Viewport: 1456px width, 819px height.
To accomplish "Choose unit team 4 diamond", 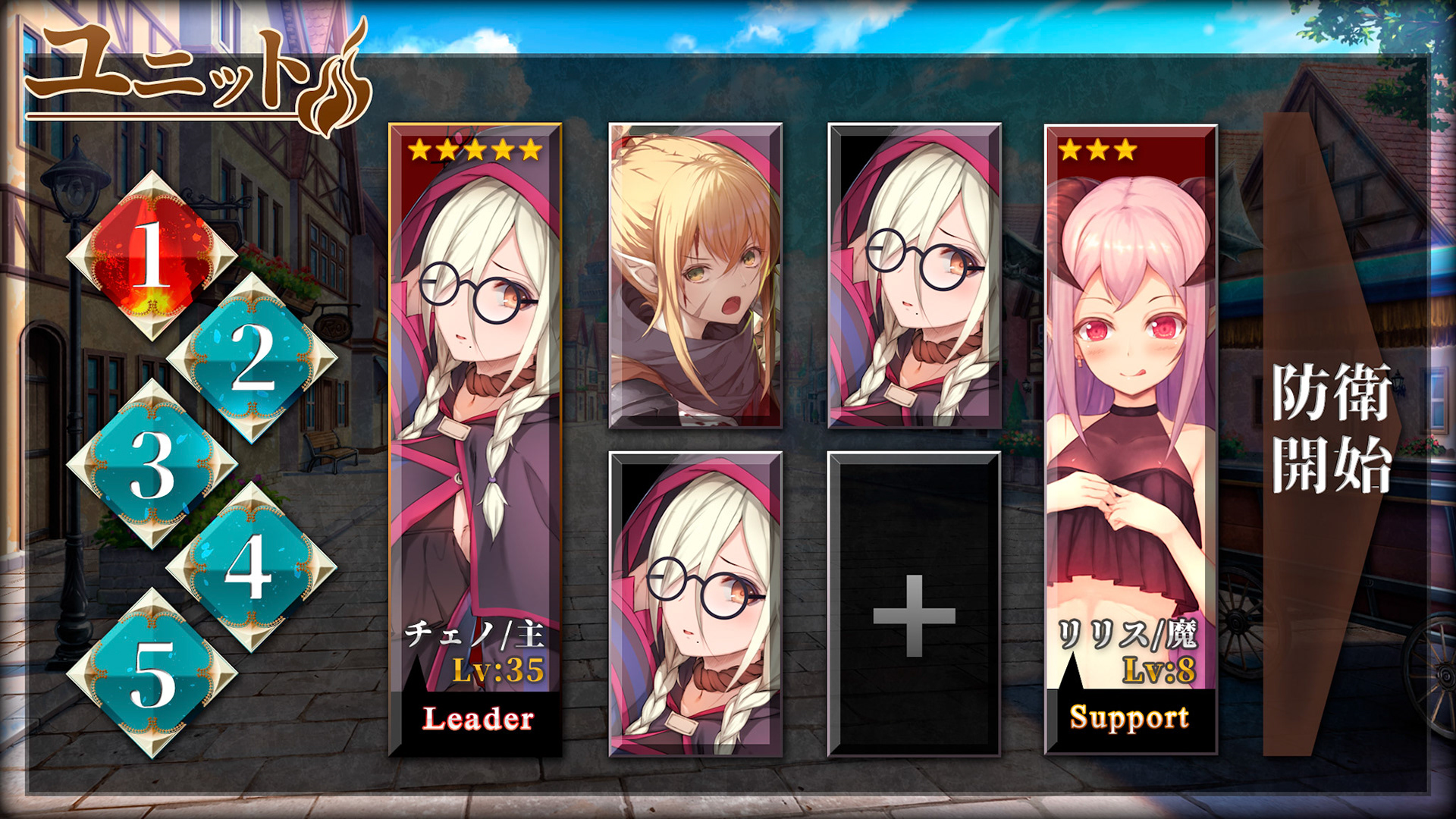I will click(x=250, y=566).
